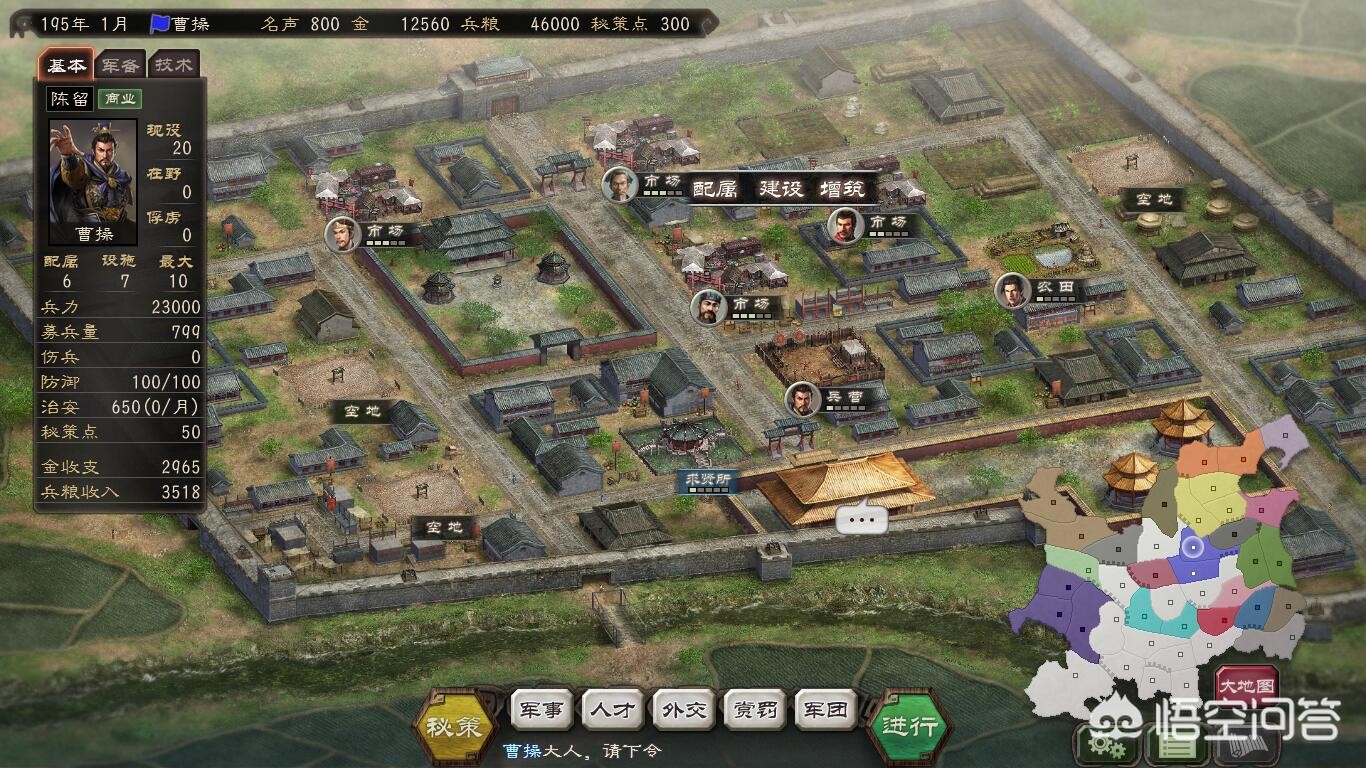Open the red 大地图 world map button
Image resolution: width=1366 pixels, height=768 pixels.
click(1246, 688)
